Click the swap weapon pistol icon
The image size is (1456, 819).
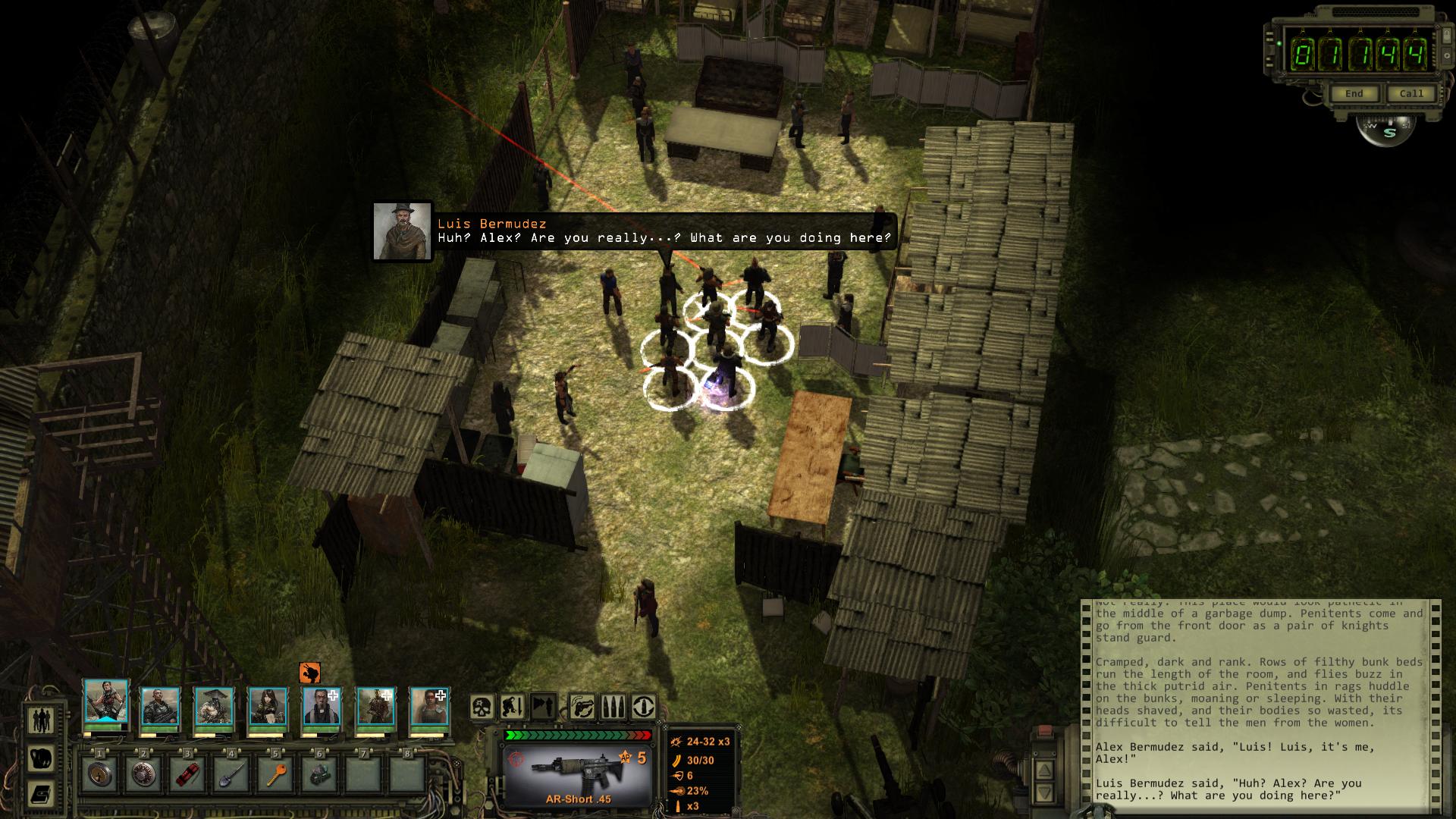click(x=581, y=708)
